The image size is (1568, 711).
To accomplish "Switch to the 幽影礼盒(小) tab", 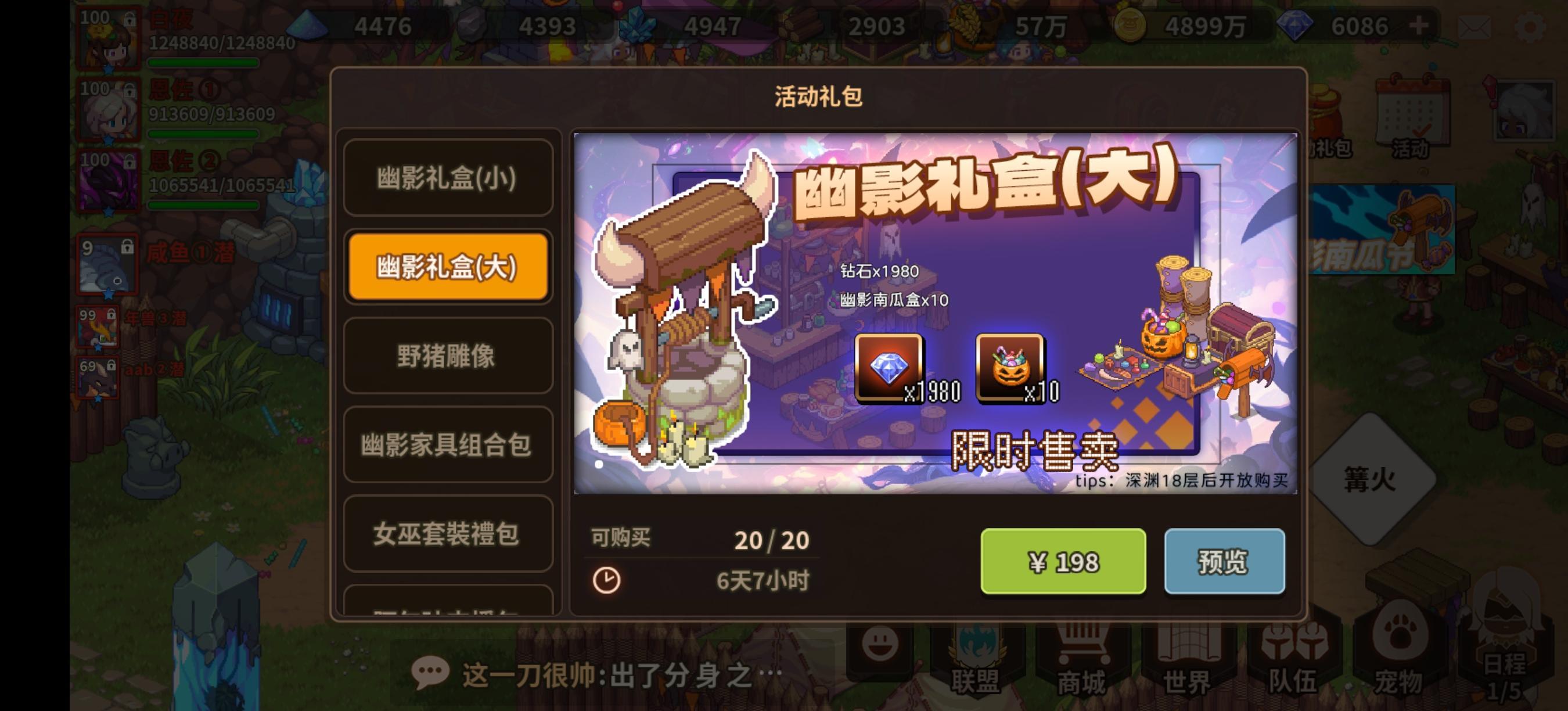I will [447, 177].
